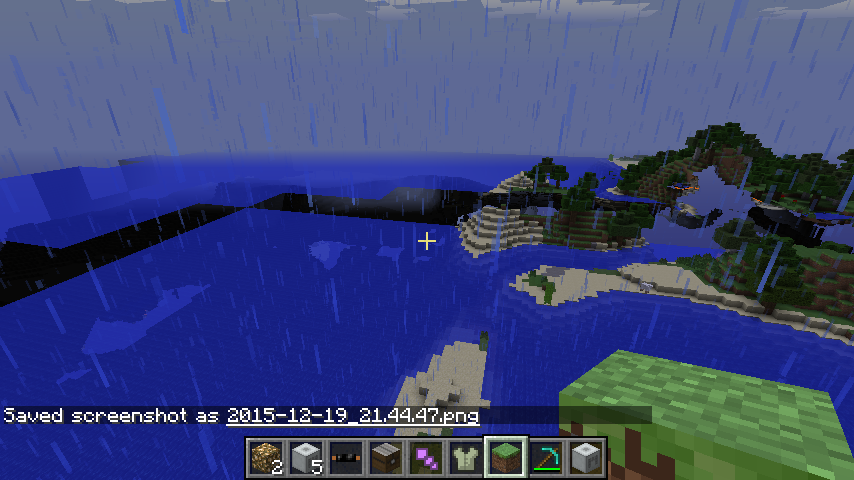Switch to the diamond pickaxe slot
Viewport: 854px width, 480px height.
pos(545,457)
